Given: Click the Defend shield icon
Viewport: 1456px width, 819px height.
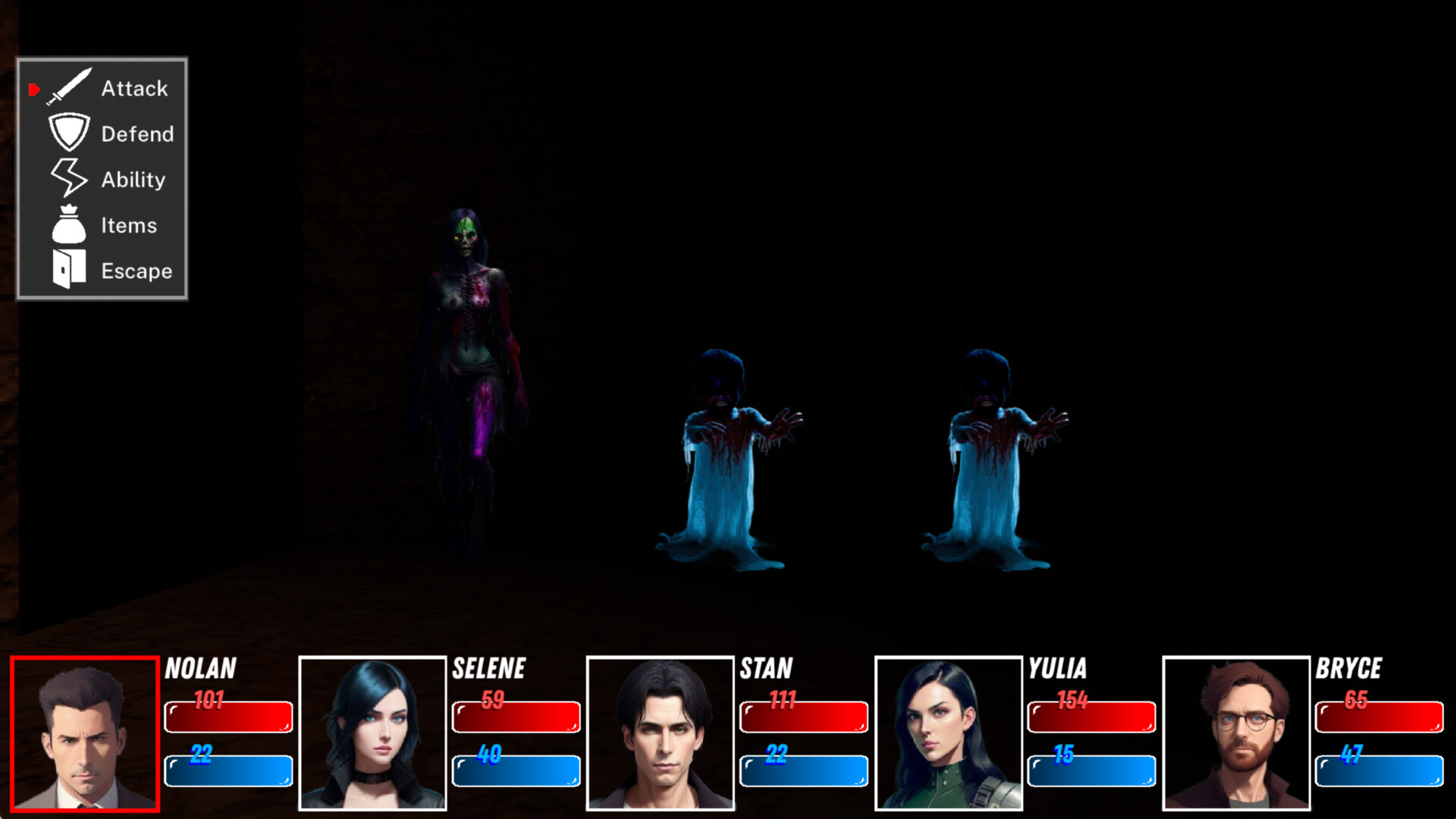Looking at the screenshot, I should pyautogui.click(x=69, y=133).
